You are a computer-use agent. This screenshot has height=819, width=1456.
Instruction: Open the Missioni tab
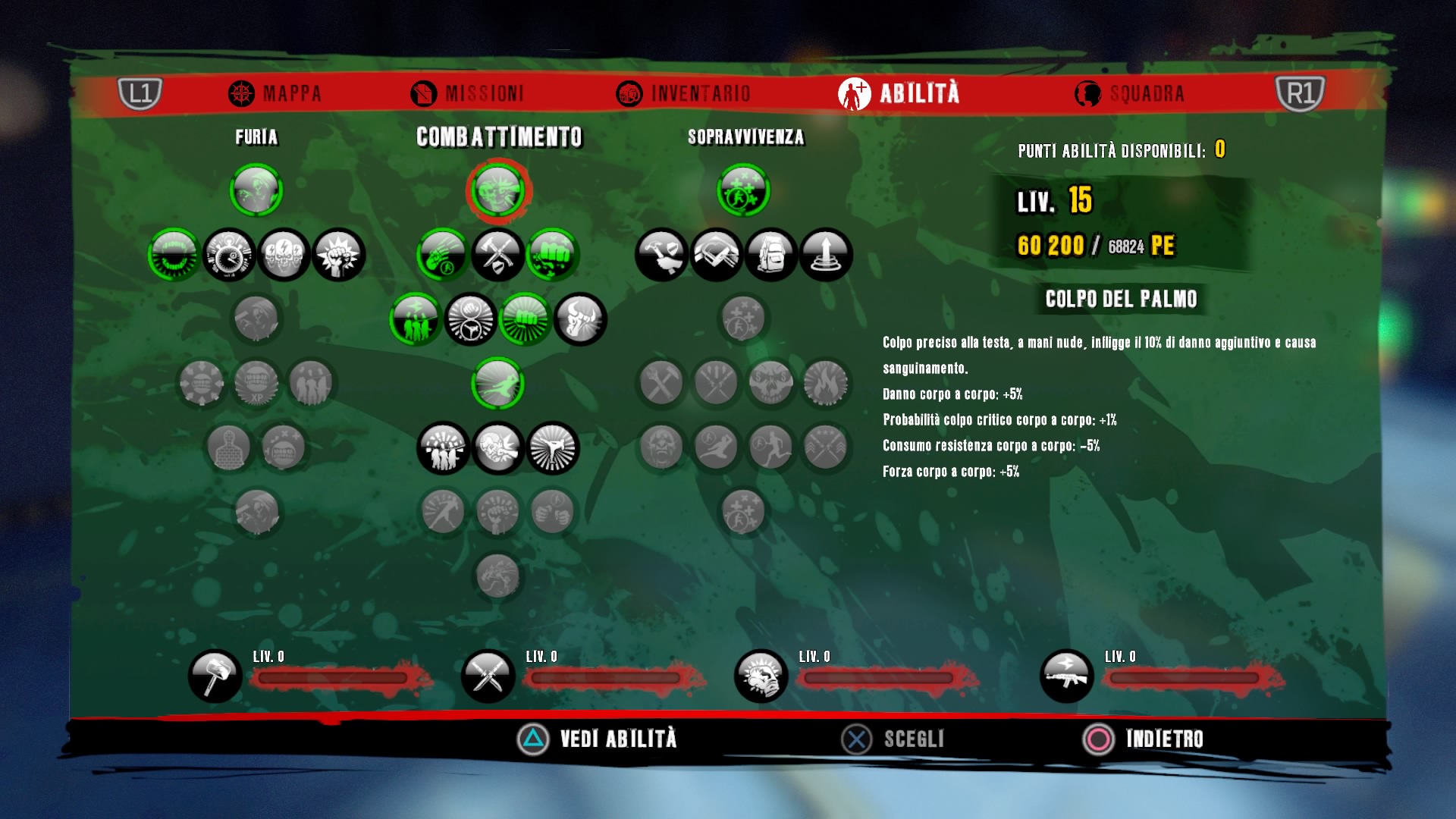click(x=467, y=93)
